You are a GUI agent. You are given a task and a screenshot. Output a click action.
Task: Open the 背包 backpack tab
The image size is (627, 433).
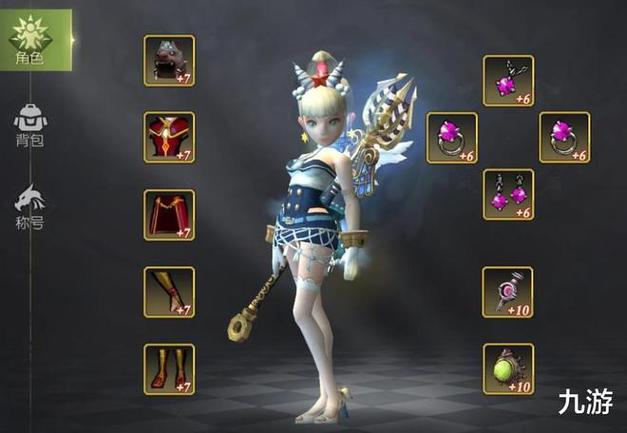point(30,125)
